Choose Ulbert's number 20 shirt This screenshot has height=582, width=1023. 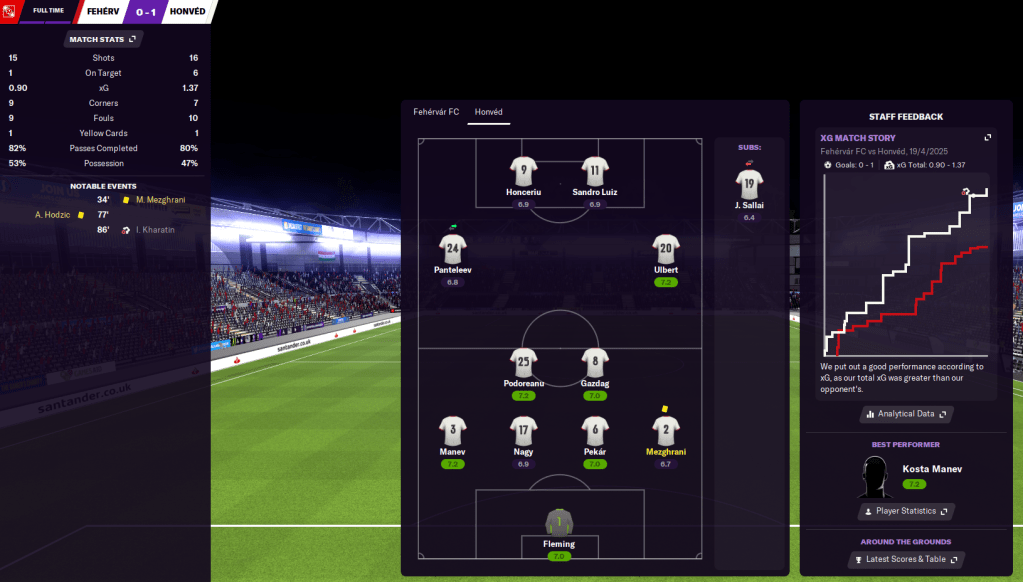click(x=666, y=250)
